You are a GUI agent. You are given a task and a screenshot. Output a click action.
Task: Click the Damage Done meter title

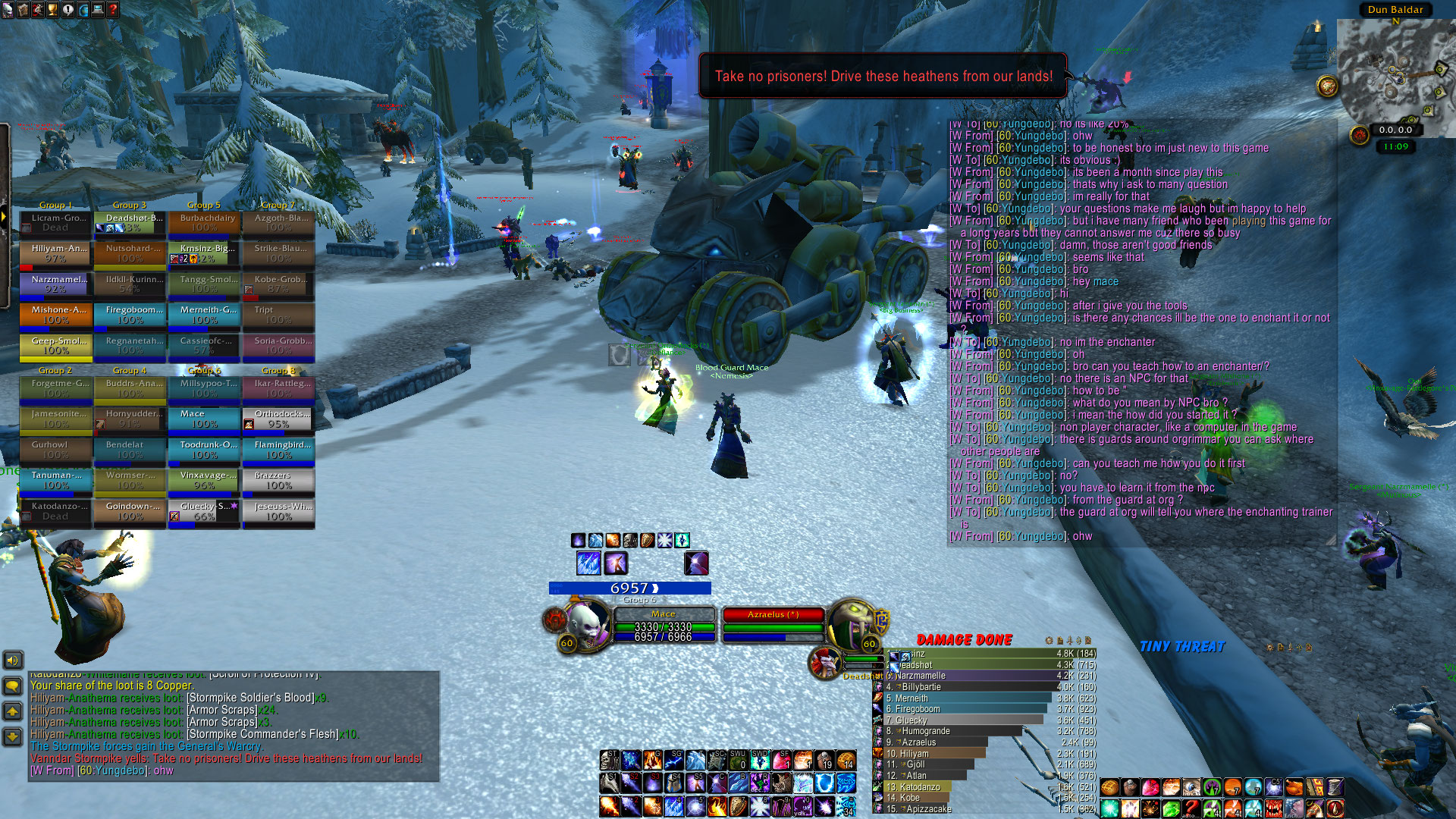point(964,640)
